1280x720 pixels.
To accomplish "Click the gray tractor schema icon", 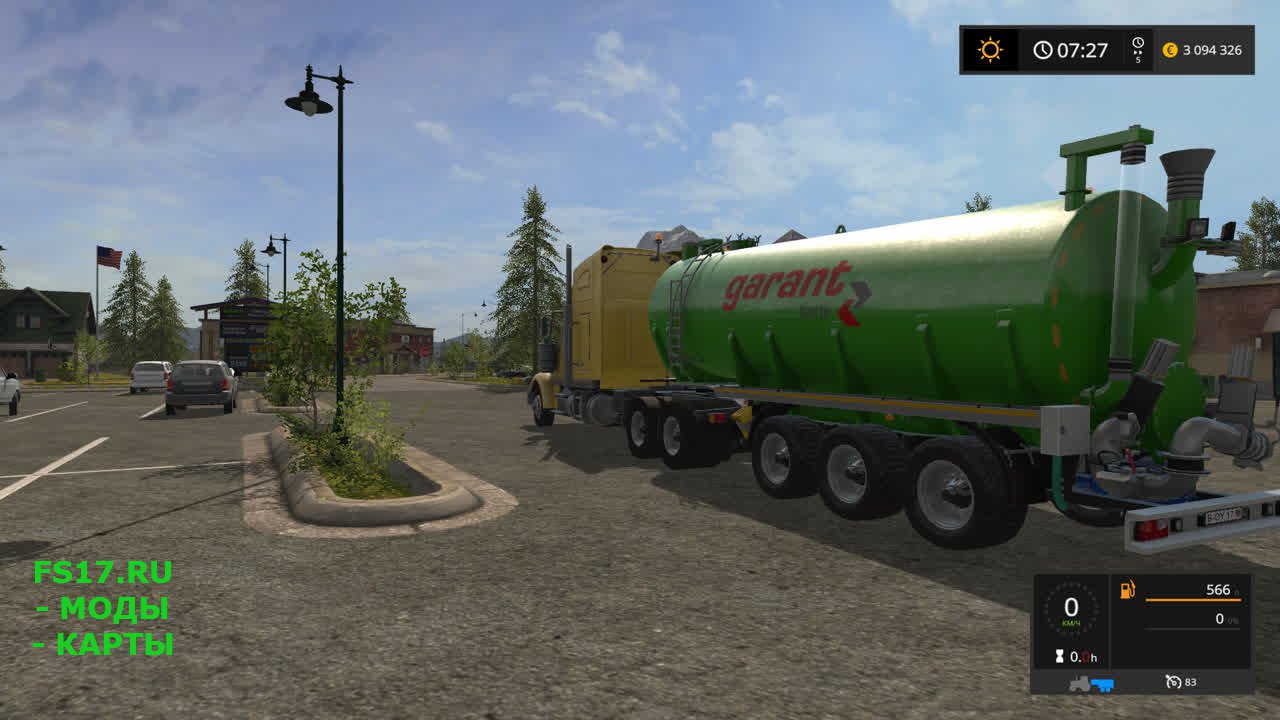I will [1081, 684].
